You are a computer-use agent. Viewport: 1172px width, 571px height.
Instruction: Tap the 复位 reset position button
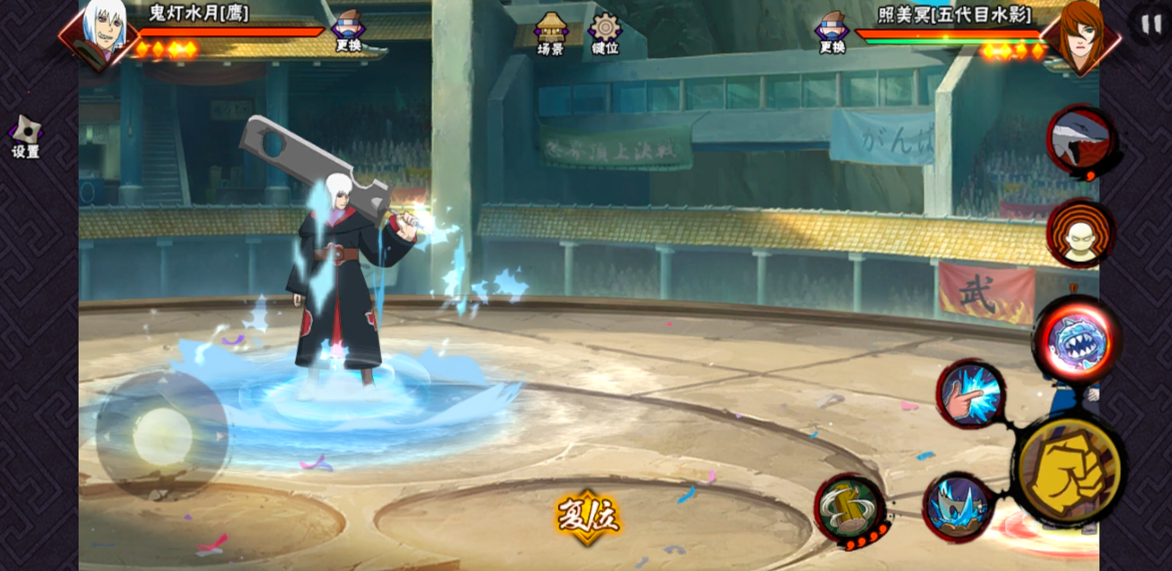[588, 516]
